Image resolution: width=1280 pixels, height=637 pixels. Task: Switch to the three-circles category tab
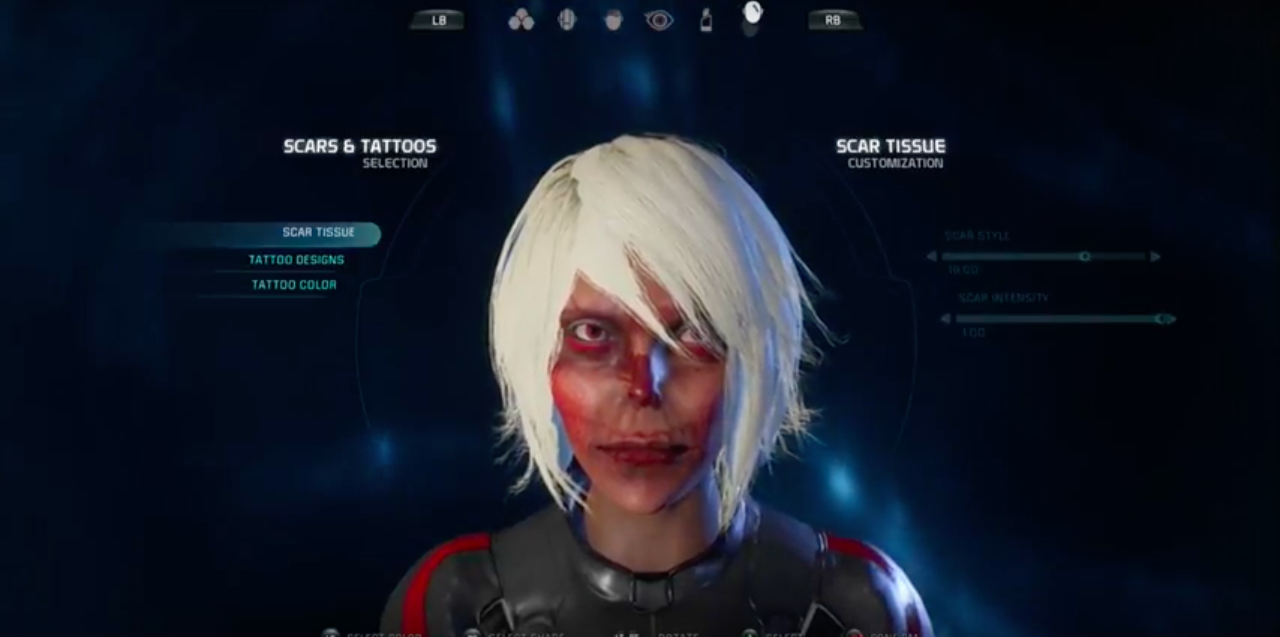(x=521, y=20)
